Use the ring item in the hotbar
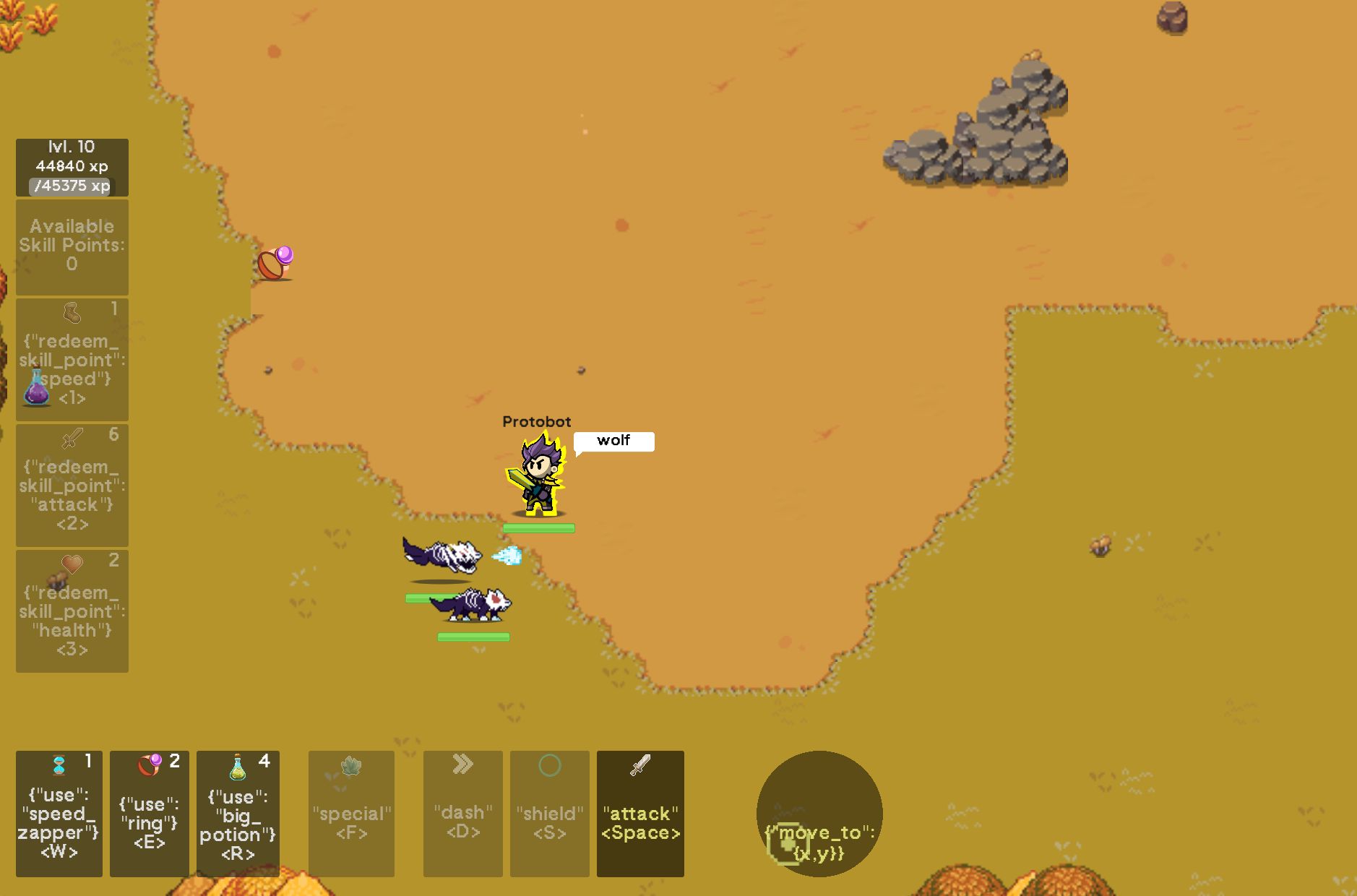1357x896 pixels. (x=150, y=813)
